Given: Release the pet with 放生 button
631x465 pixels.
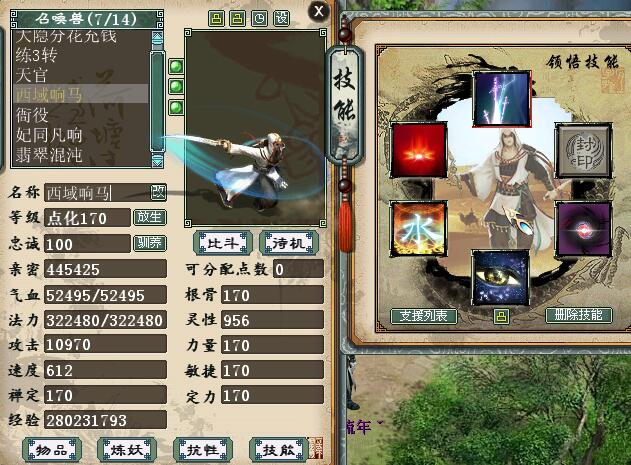Looking at the screenshot, I should click(x=150, y=217).
